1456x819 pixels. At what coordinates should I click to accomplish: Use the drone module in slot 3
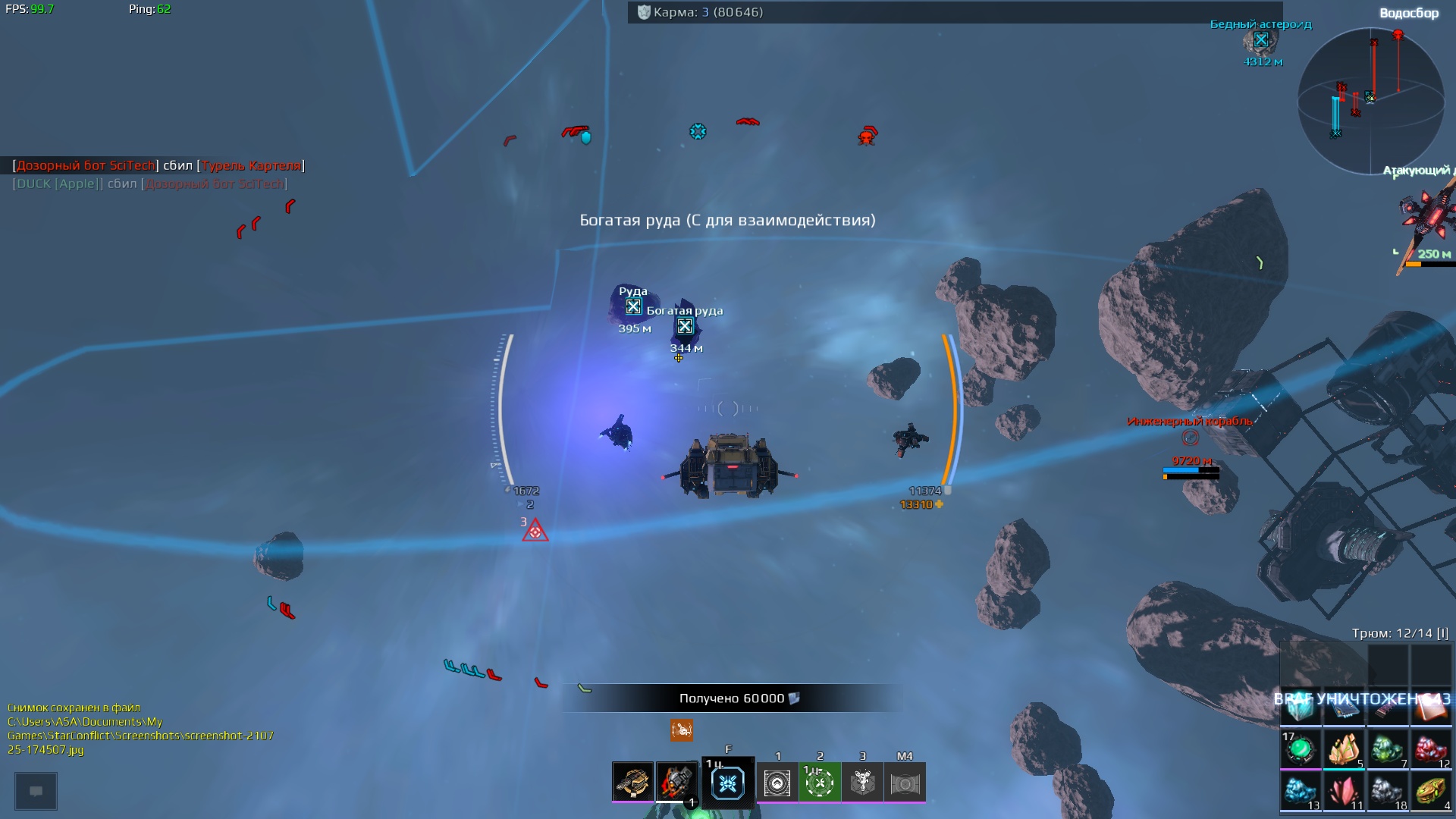[x=862, y=783]
